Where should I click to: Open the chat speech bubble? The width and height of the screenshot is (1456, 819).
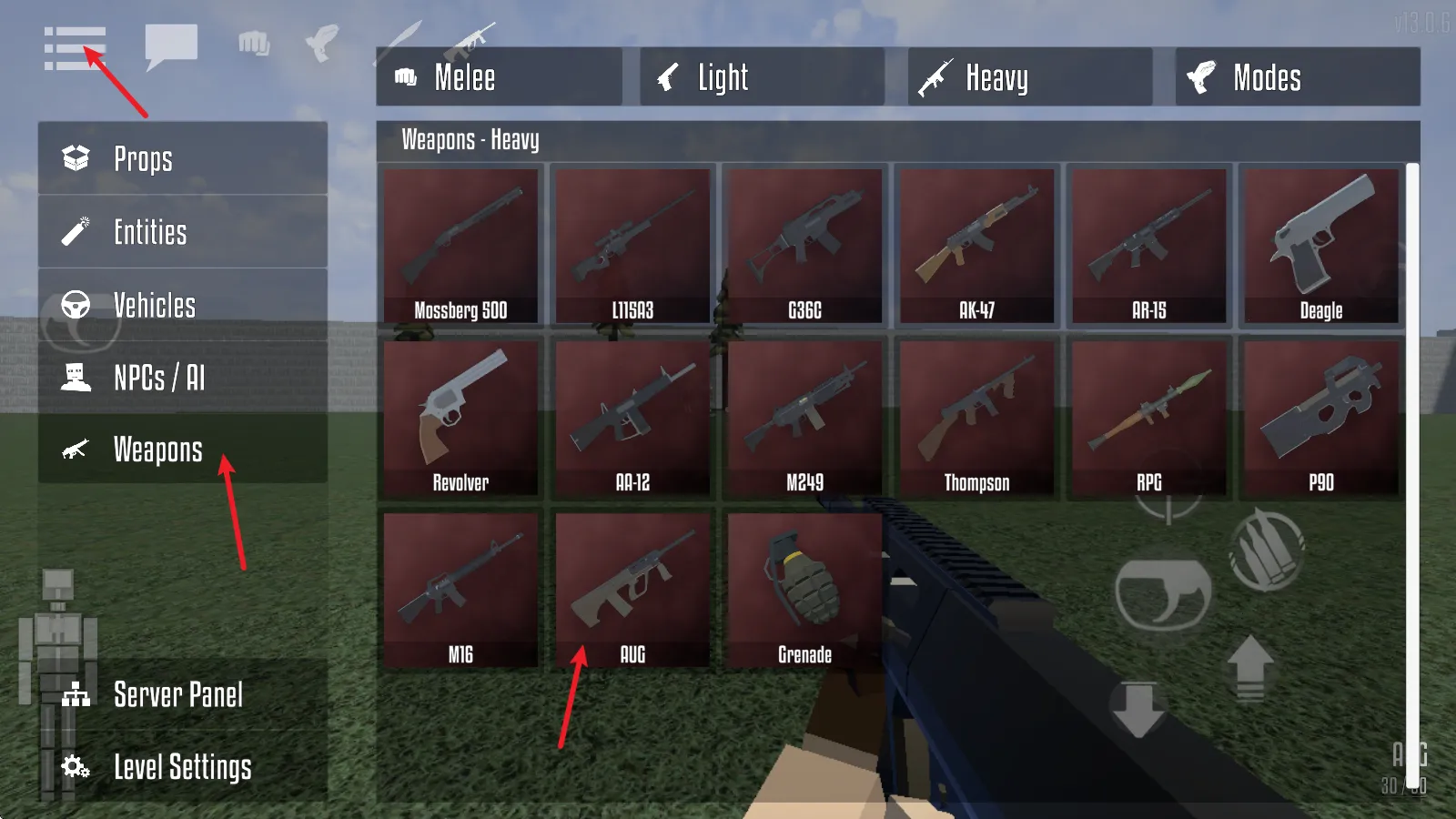(171, 45)
